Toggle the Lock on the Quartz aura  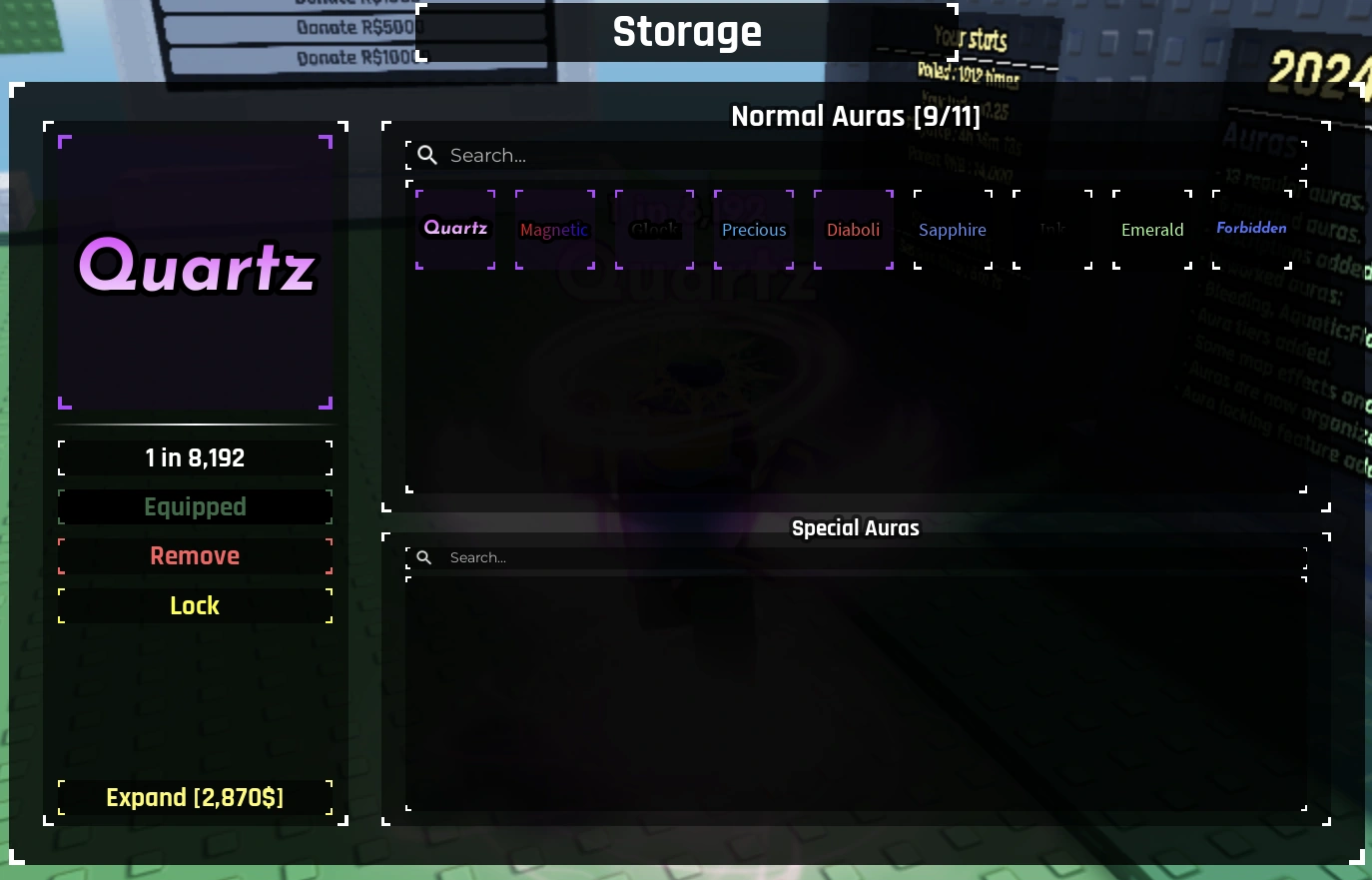click(195, 605)
